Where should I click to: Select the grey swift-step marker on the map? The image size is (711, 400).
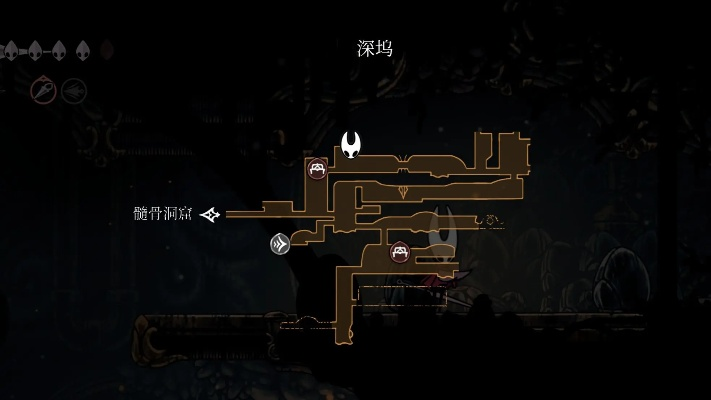point(280,243)
